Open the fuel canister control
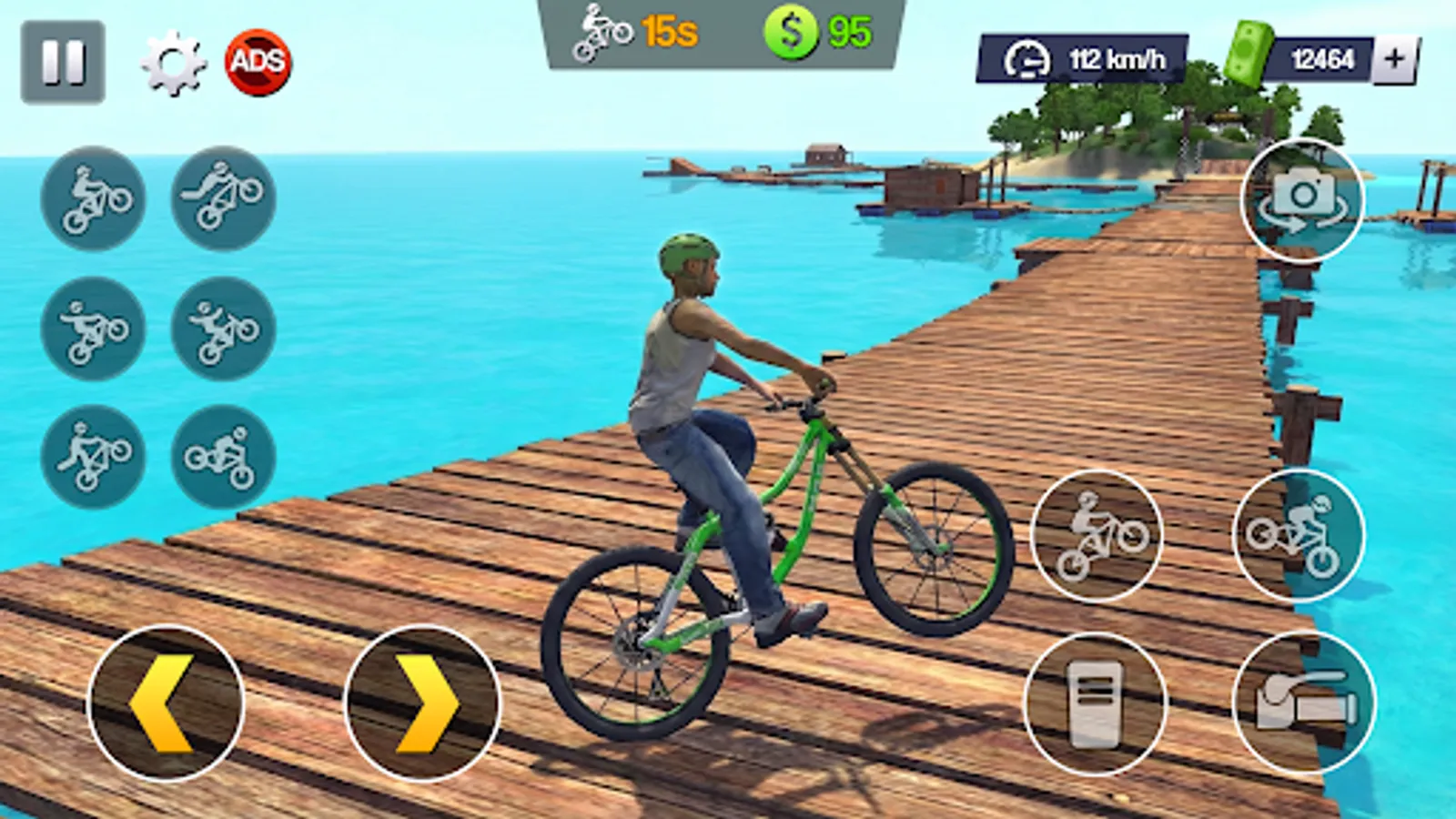This screenshot has width=1456, height=819. [x=1092, y=710]
